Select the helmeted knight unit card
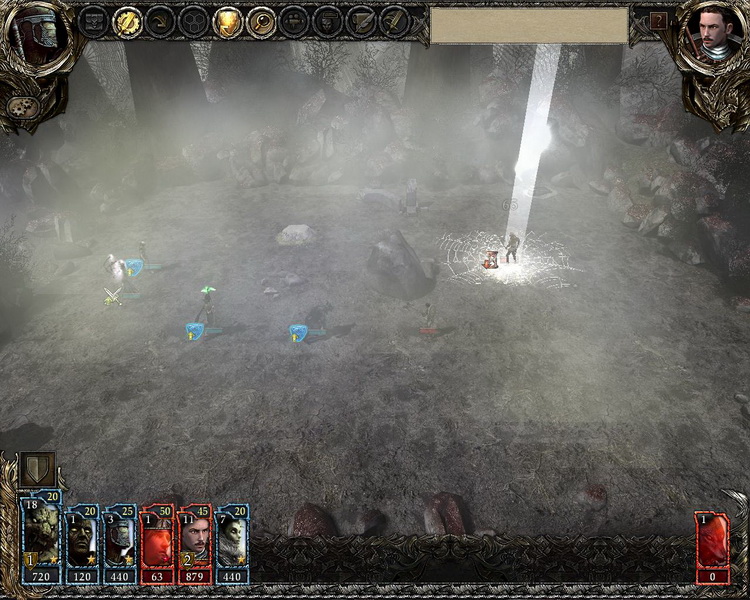This screenshot has width=750, height=600. [120, 543]
